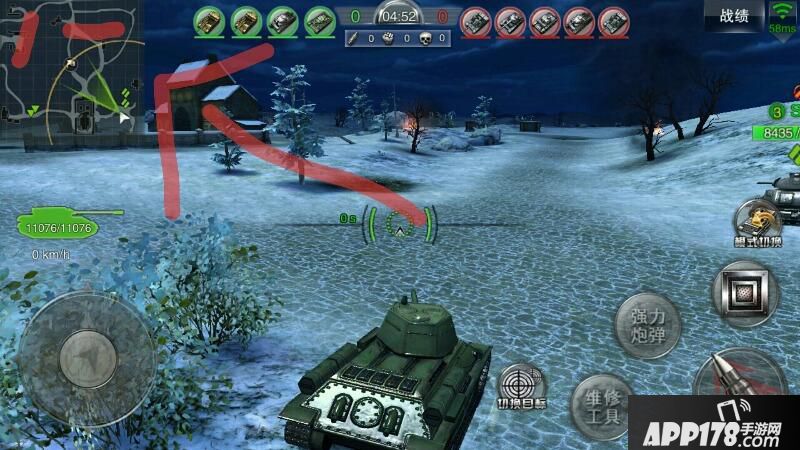Screen dimensions: 800x450
Task: Open the 战绩 battle stats panel
Action: [739, 15]
